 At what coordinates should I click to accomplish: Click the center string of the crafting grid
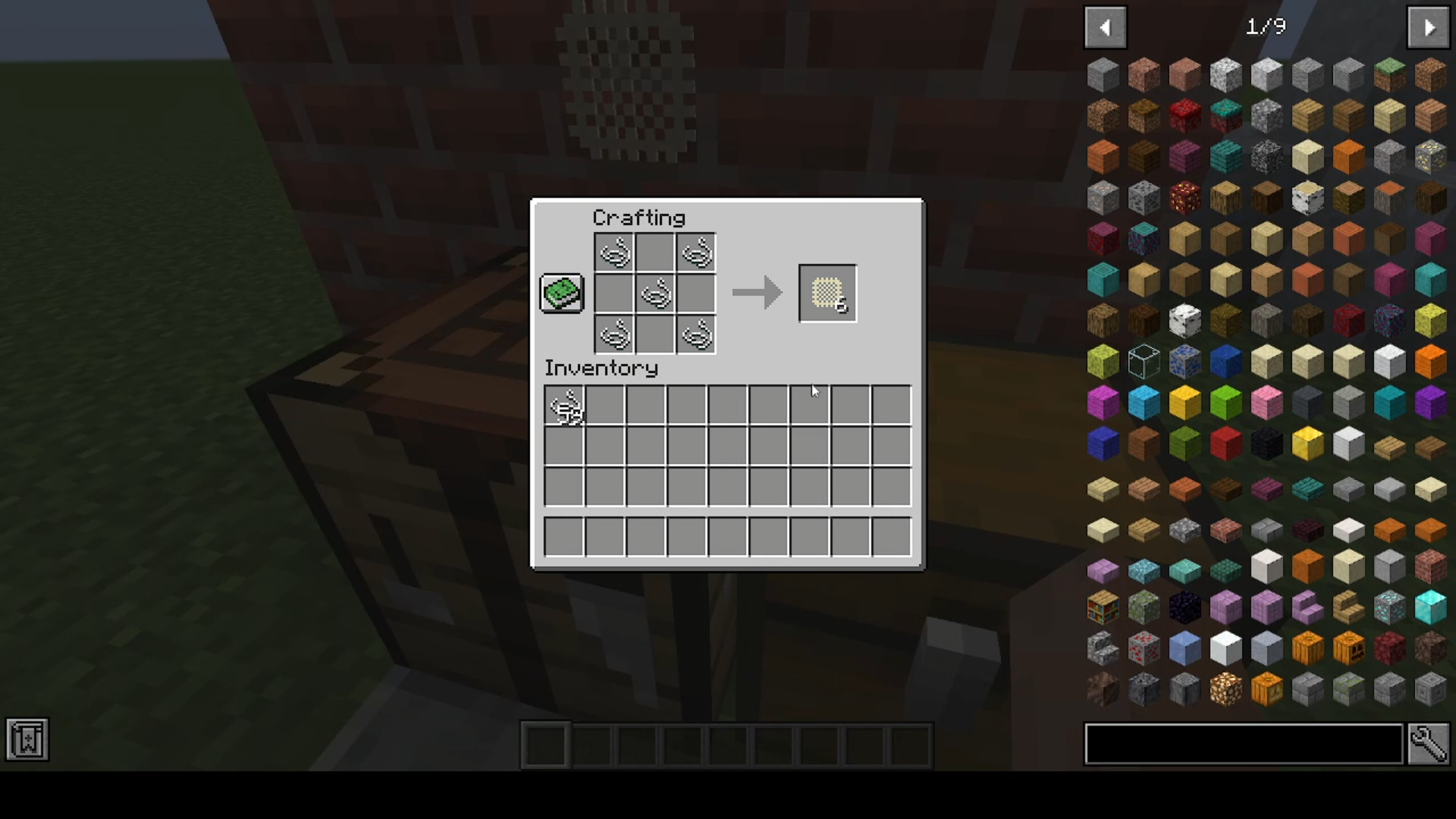(655, 293)
